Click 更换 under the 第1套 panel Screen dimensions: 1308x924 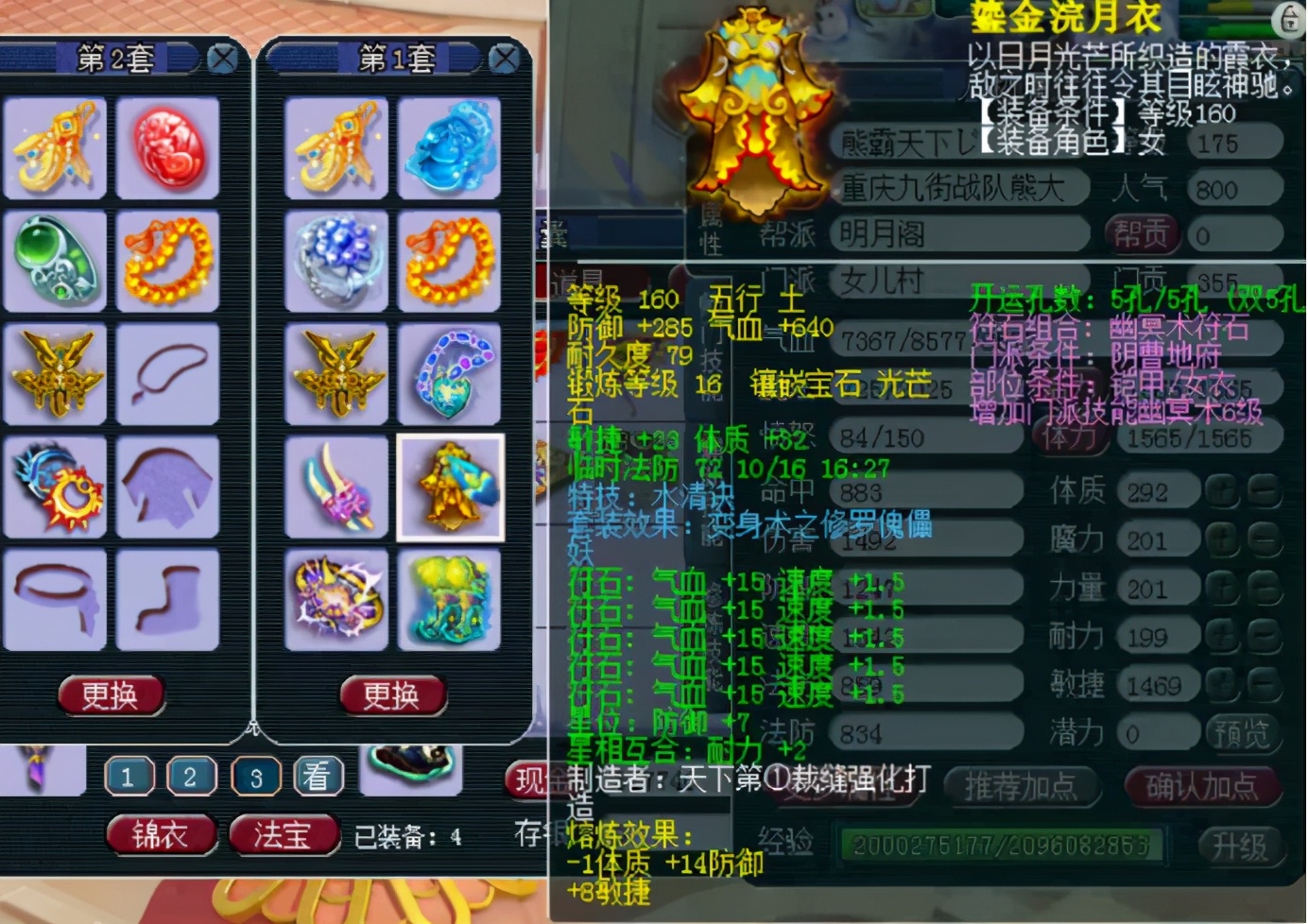click(x=391, y=694)
